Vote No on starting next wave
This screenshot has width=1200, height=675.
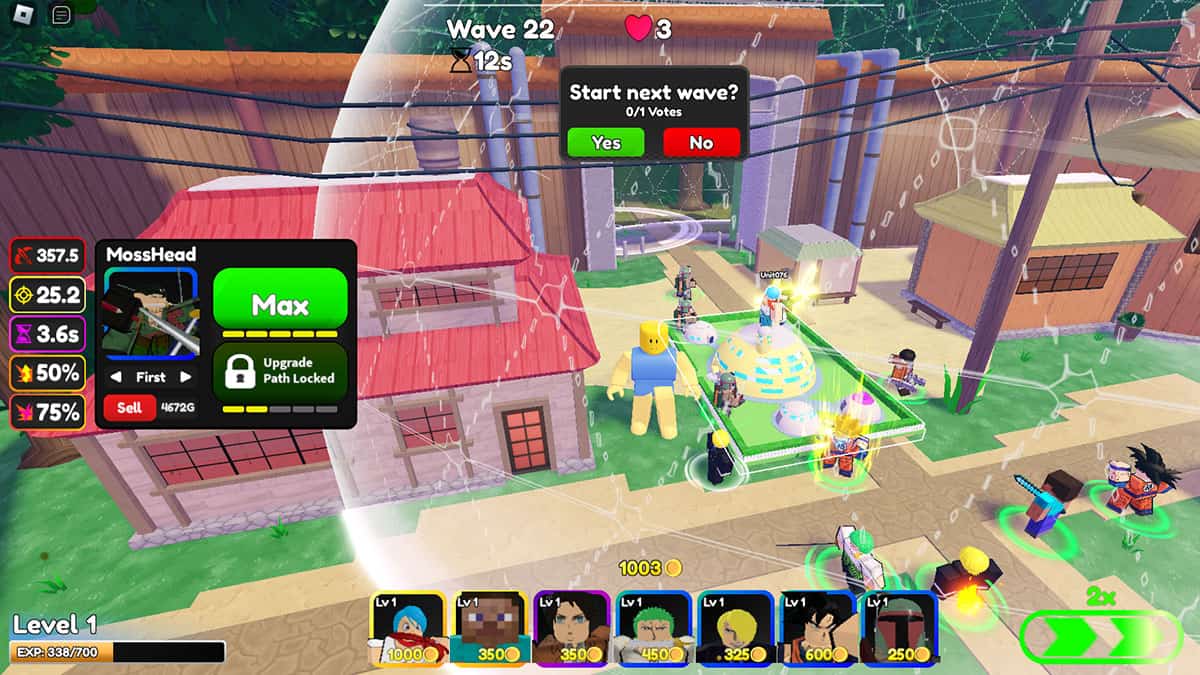point(701,143)
